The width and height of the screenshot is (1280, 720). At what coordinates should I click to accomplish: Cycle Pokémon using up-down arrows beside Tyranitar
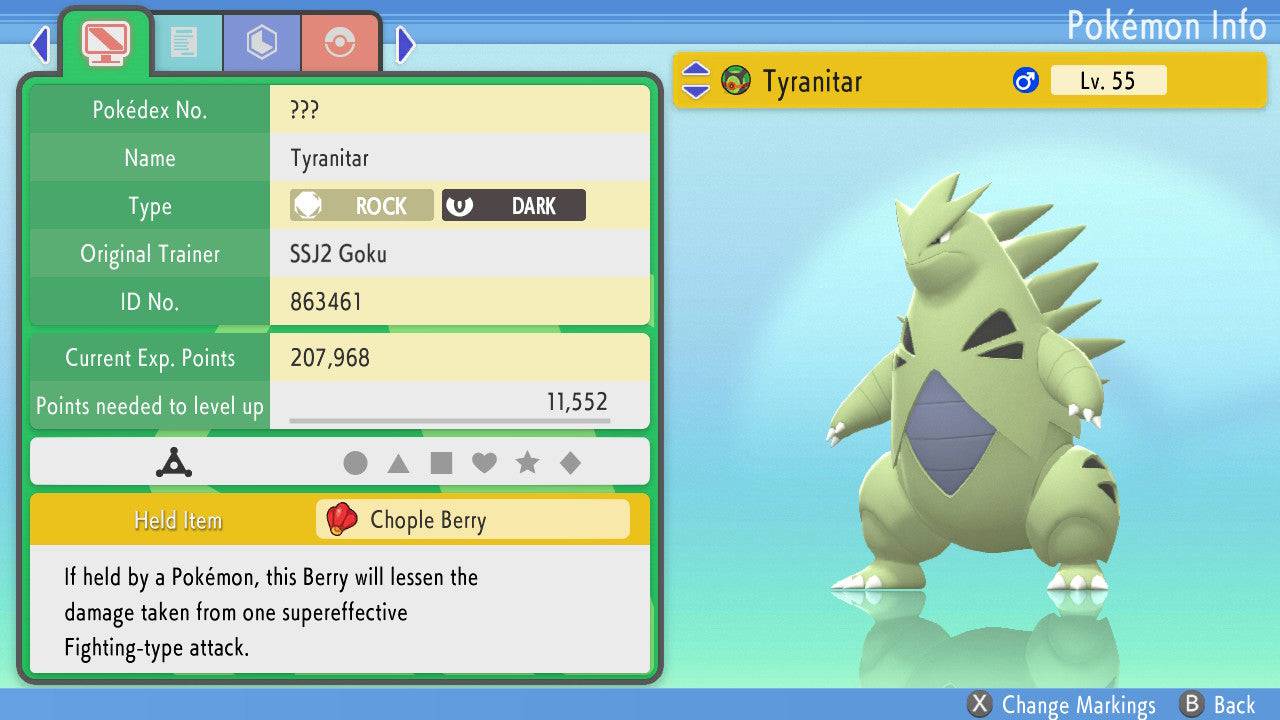696,81
